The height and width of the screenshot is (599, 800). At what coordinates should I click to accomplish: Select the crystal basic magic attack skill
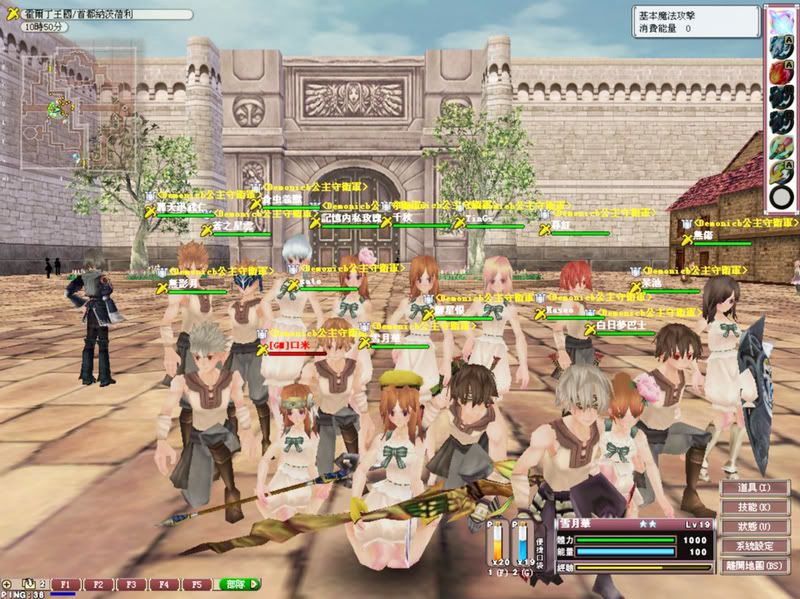[x=779, y=20]
